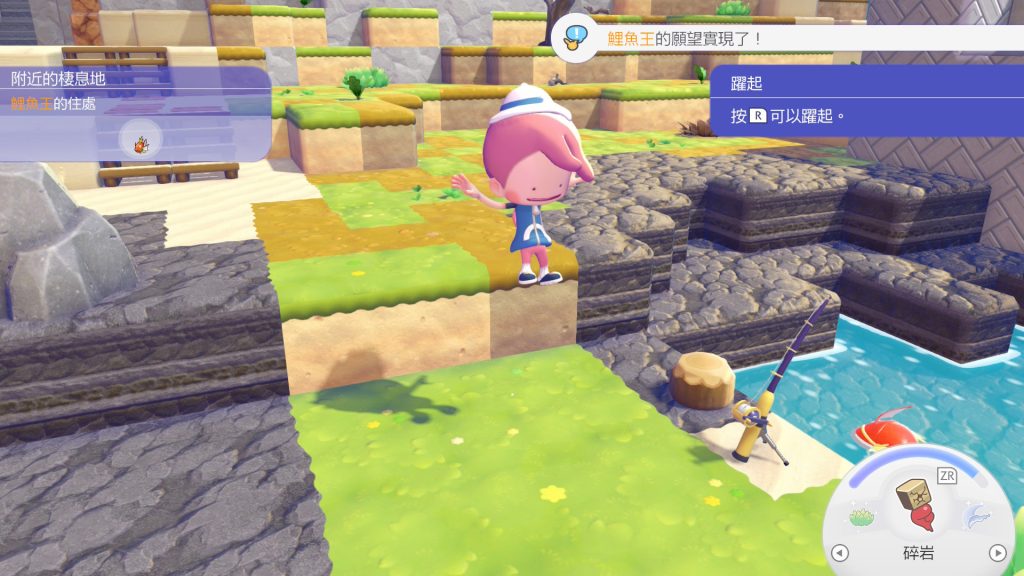This screenshot has height=576, width=1024.
Task: Click the 躍起 jump tutorial tip panel
Action: 866,101
